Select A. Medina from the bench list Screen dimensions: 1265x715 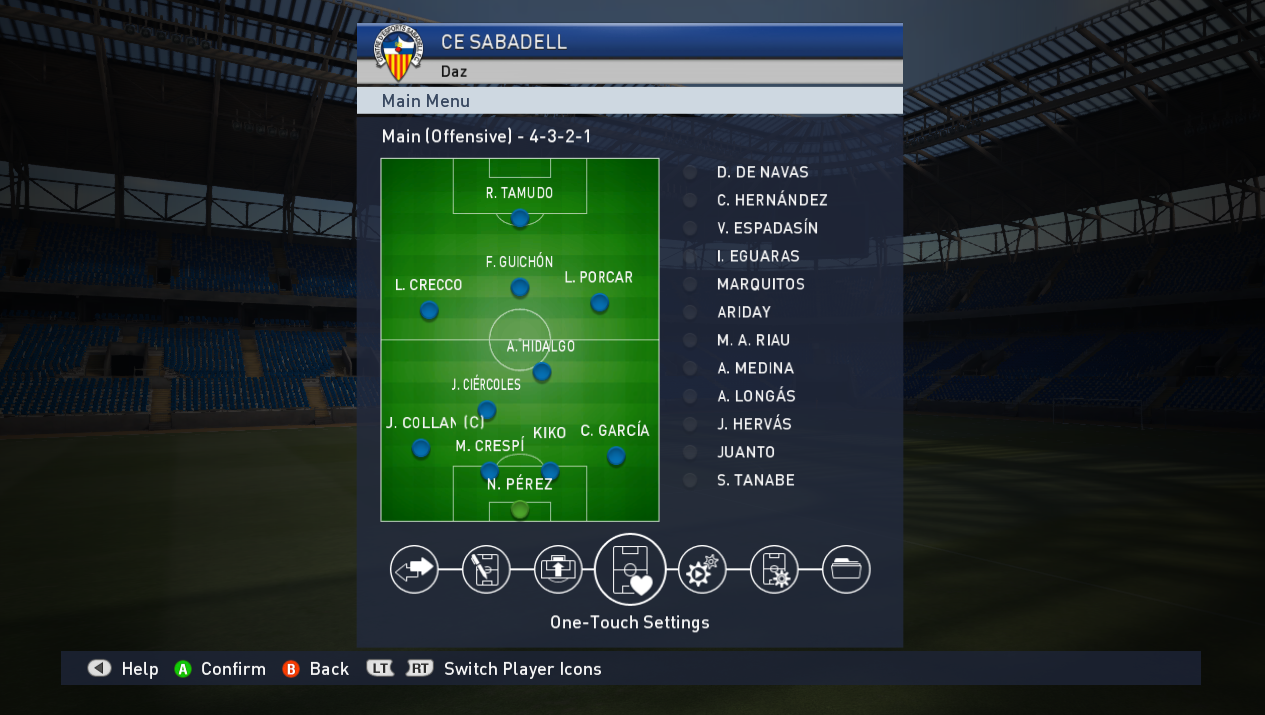[755, 368]
